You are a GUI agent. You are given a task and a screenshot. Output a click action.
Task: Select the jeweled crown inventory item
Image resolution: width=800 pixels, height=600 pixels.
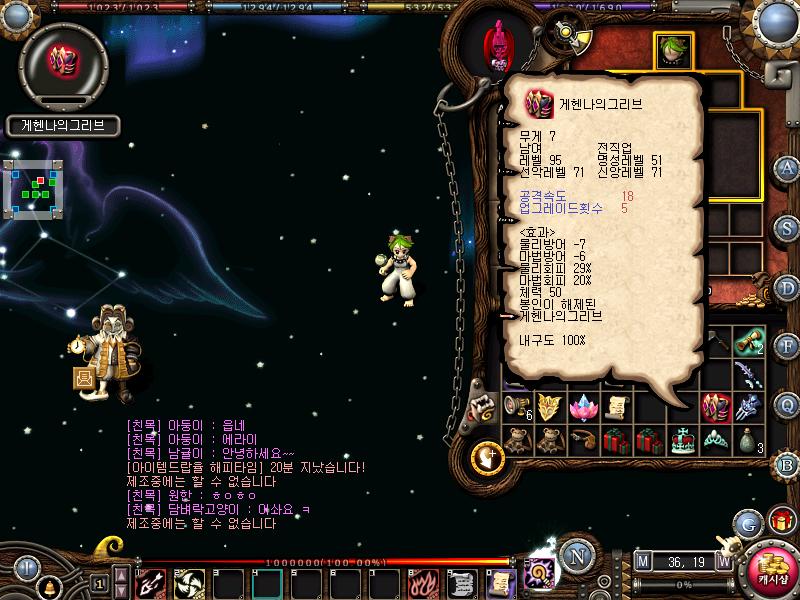682,439
